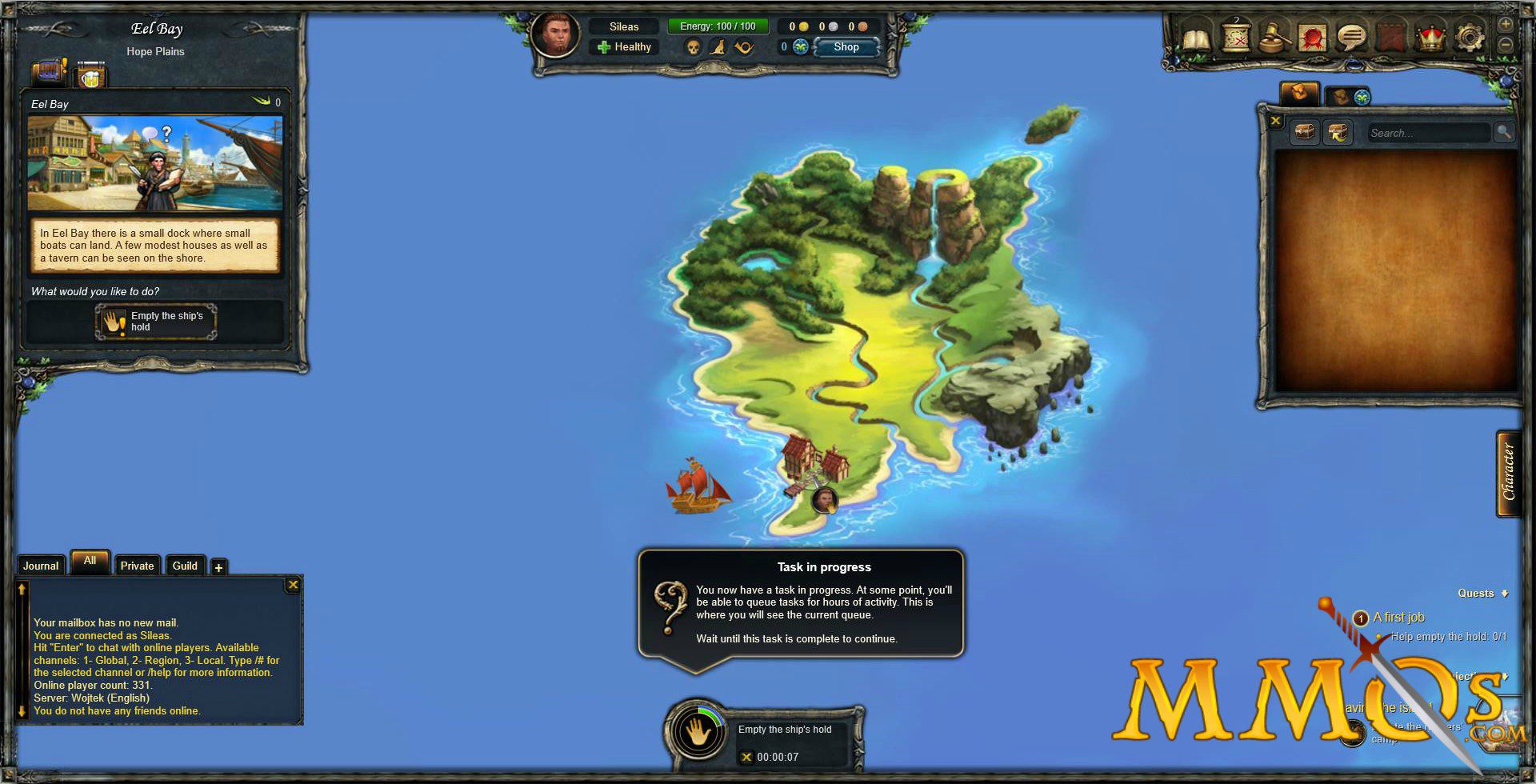Open the settings gear icon

(1469, 37)
